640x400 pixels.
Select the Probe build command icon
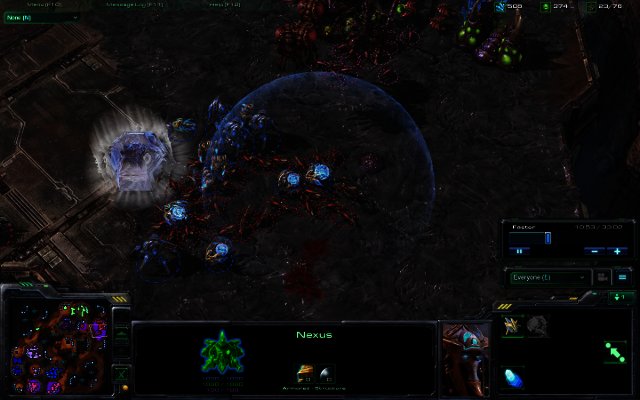click(x=512, y=324)
